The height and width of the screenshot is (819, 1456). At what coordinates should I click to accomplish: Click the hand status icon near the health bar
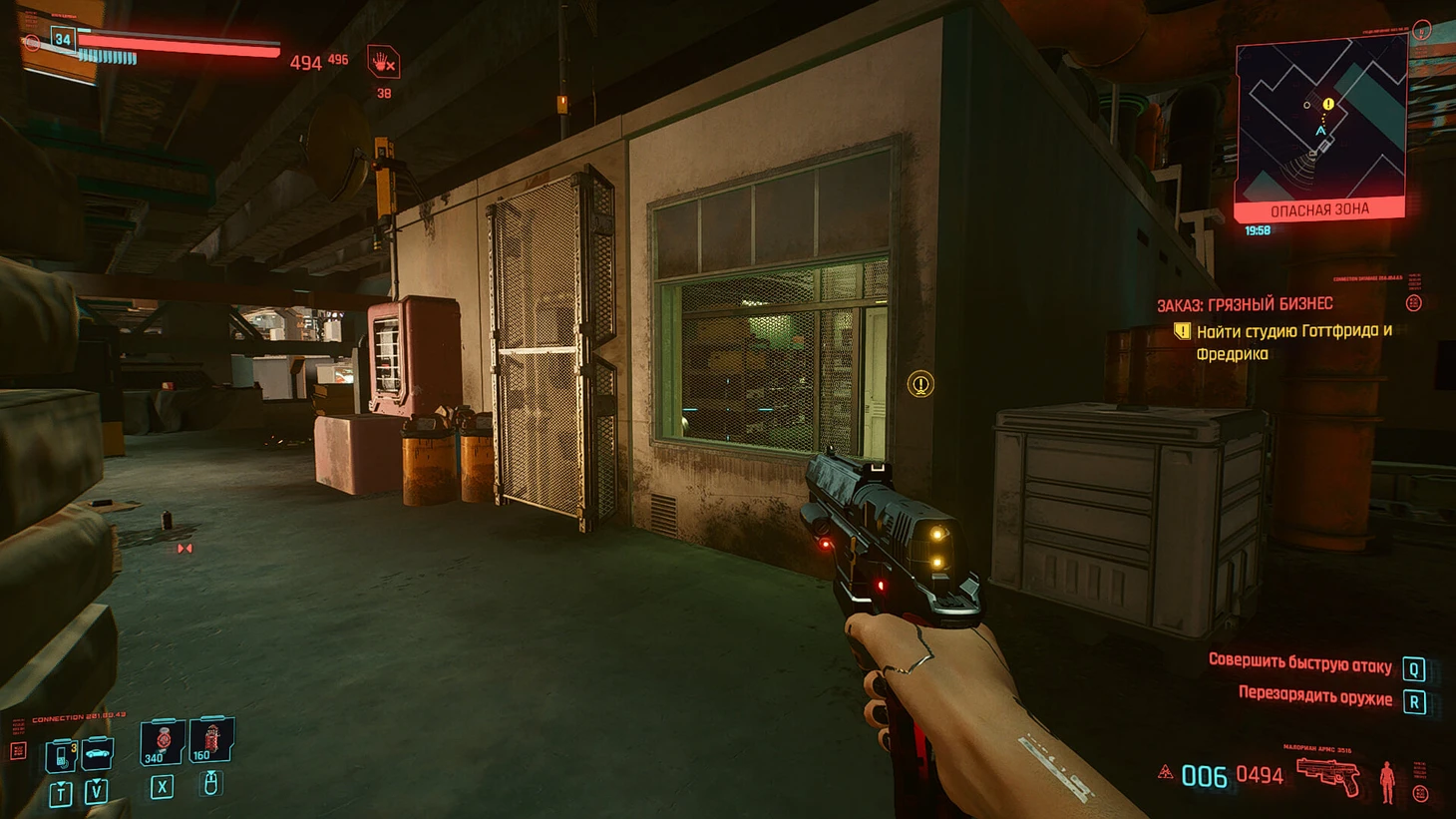[x=383, y=63]
